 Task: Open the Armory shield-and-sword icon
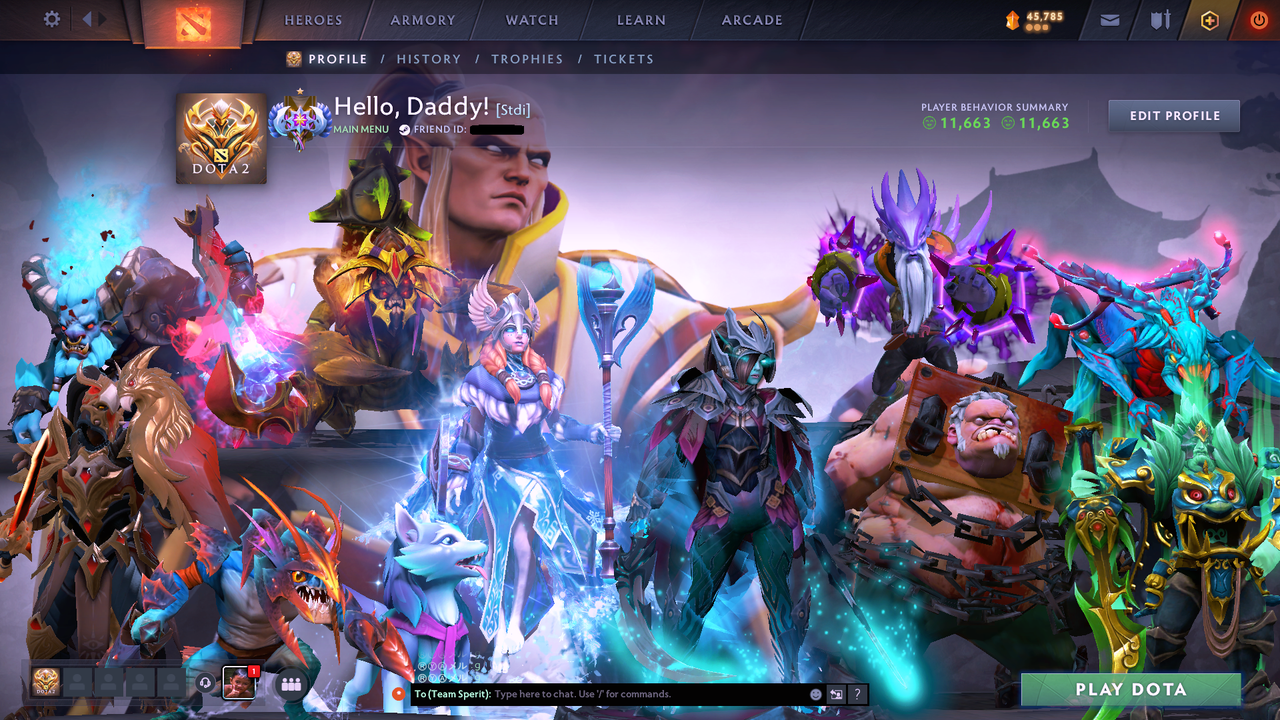[1162, 20]
